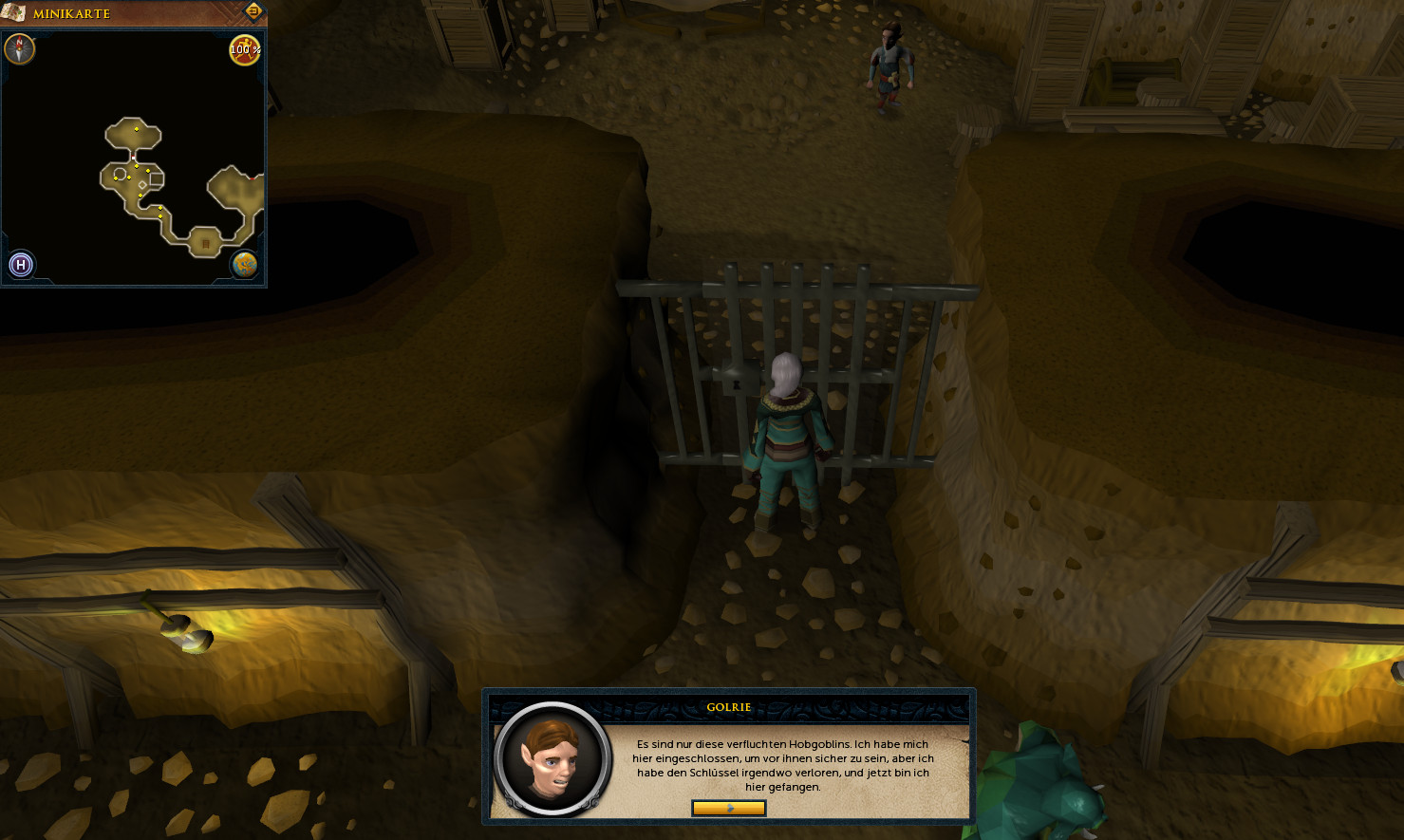Image resolution: width=1404 pixels, height=840 pixels.
Task: Toggle run mode with the 100% energy orb
Action: point(245,50)
